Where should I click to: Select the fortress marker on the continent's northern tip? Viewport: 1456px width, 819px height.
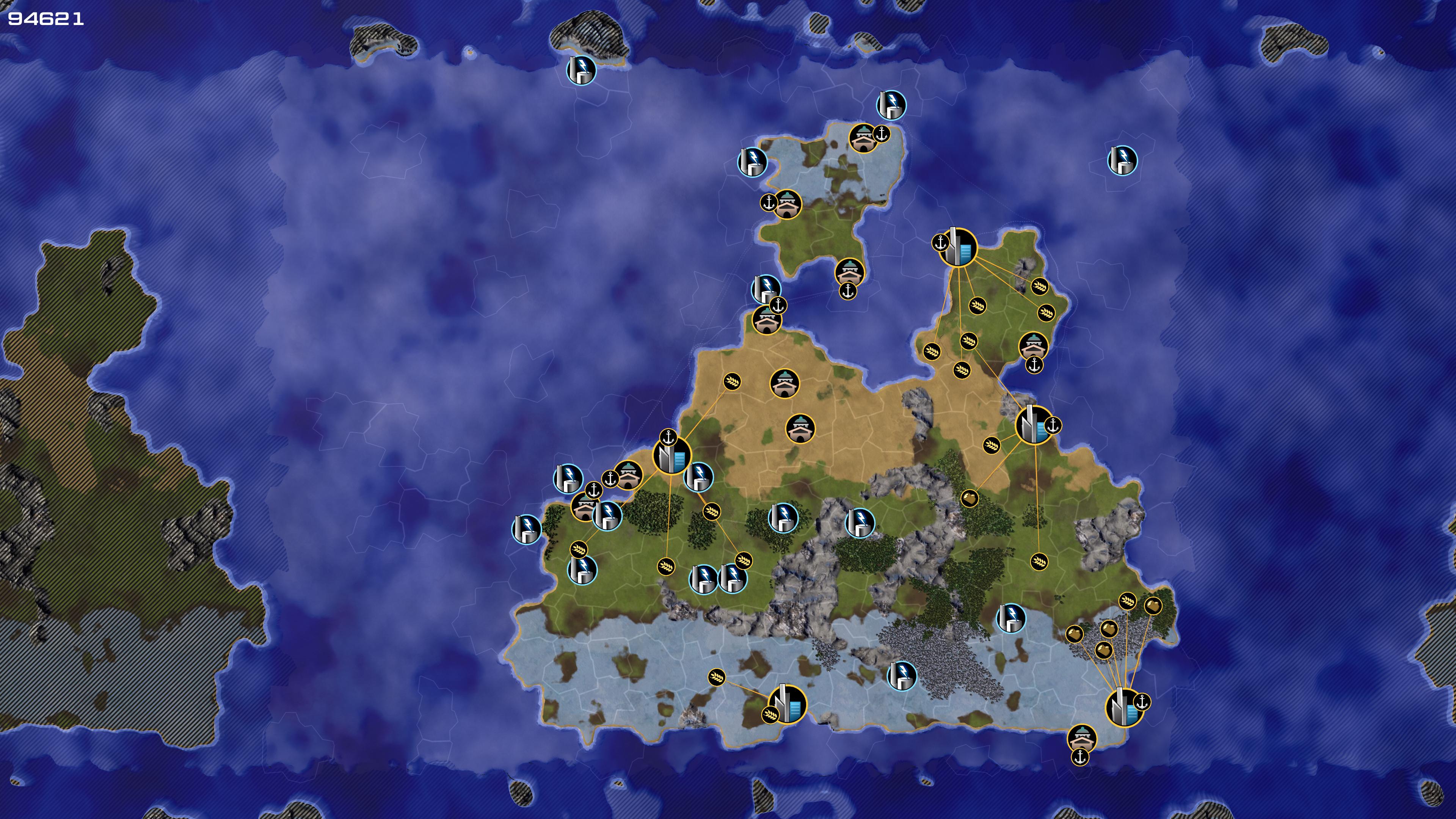(x=767, y=320)
